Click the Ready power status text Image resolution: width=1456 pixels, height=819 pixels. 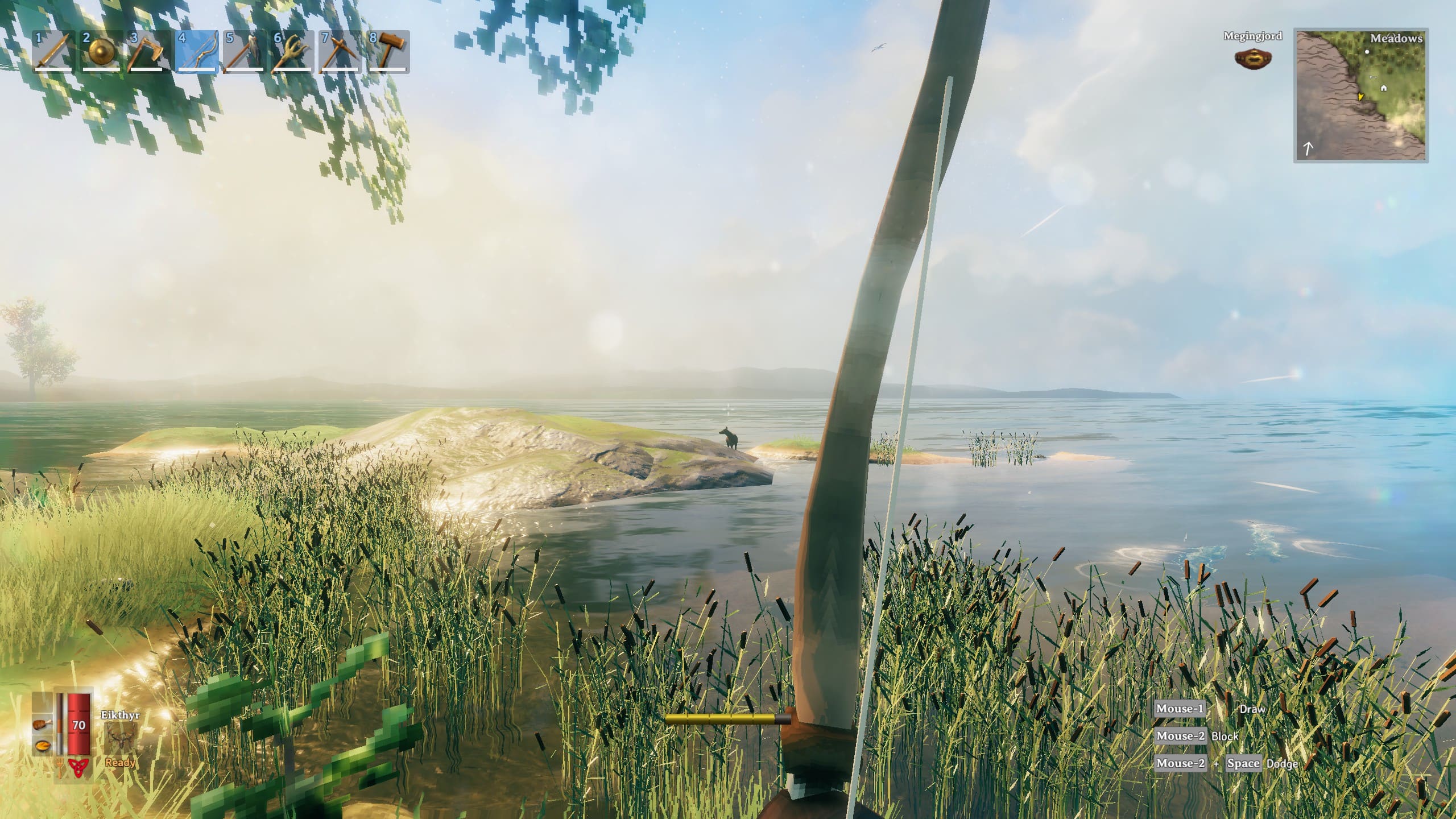(x=120, y=763)
